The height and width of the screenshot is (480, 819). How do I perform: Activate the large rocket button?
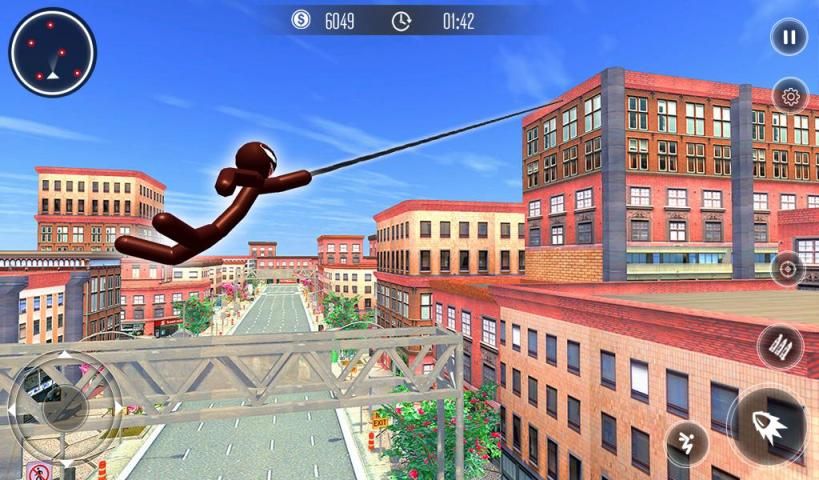[x=768, y=425]
